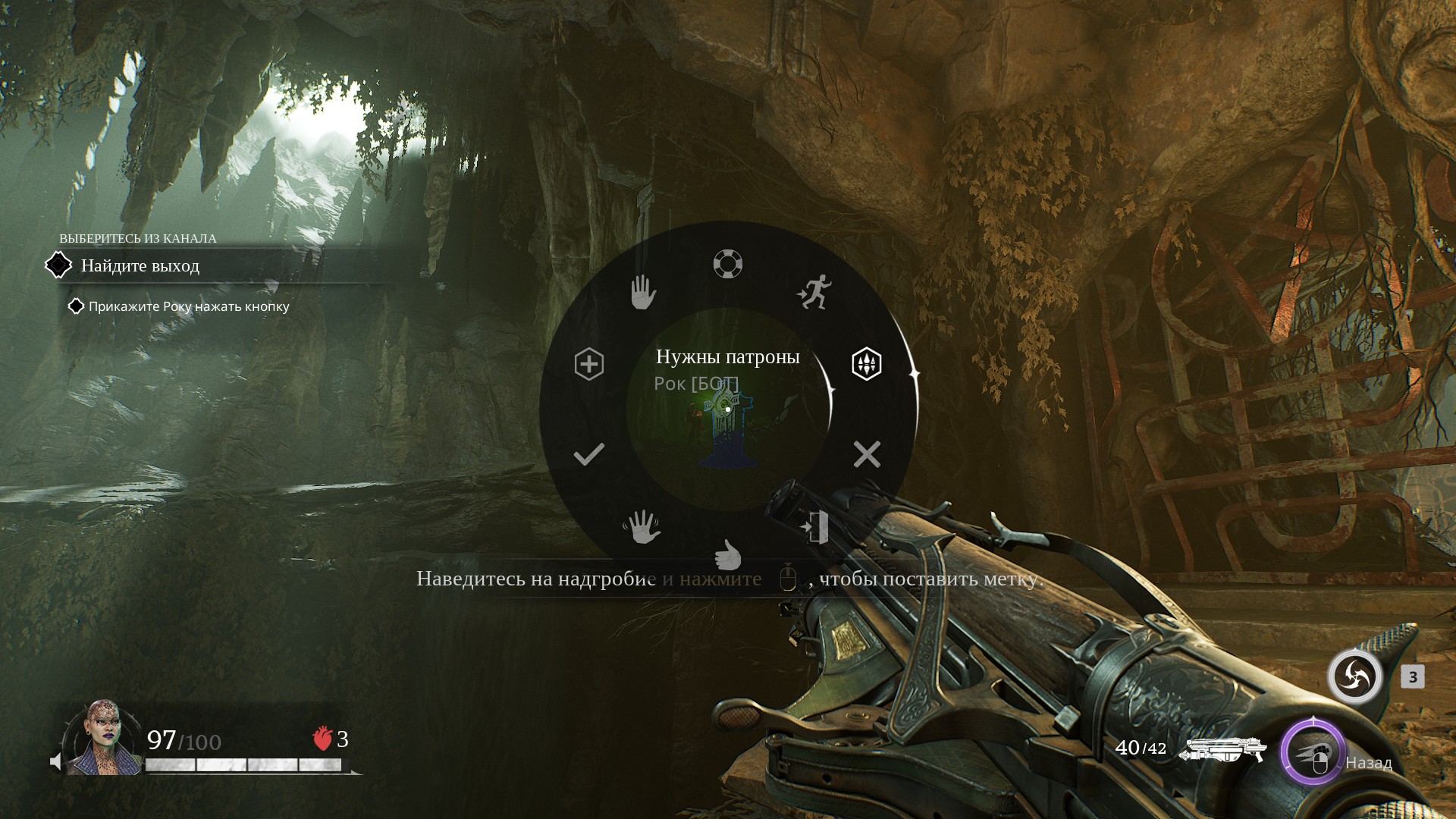Choose the checkmark confirm option
The image size is (1456, 819).
589,454
